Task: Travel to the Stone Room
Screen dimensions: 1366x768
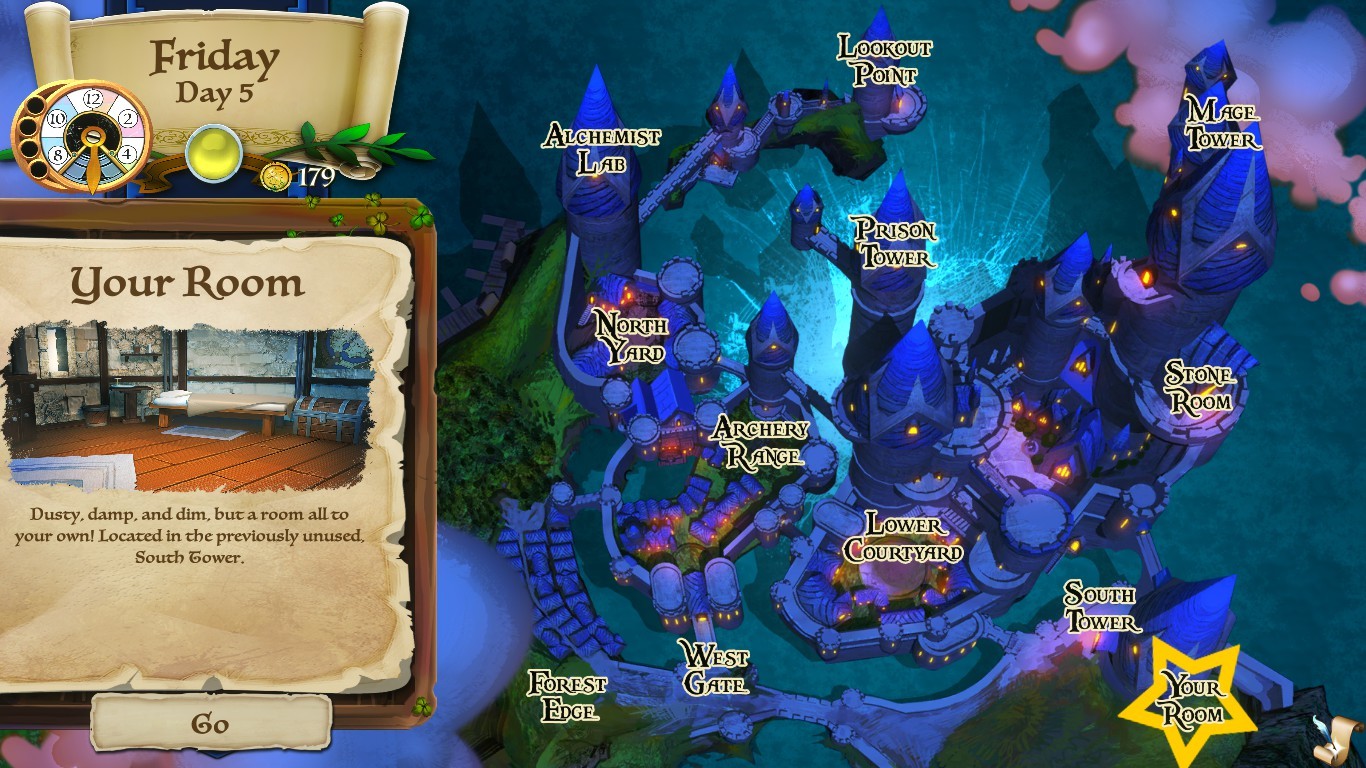Action: point(1198,386)
